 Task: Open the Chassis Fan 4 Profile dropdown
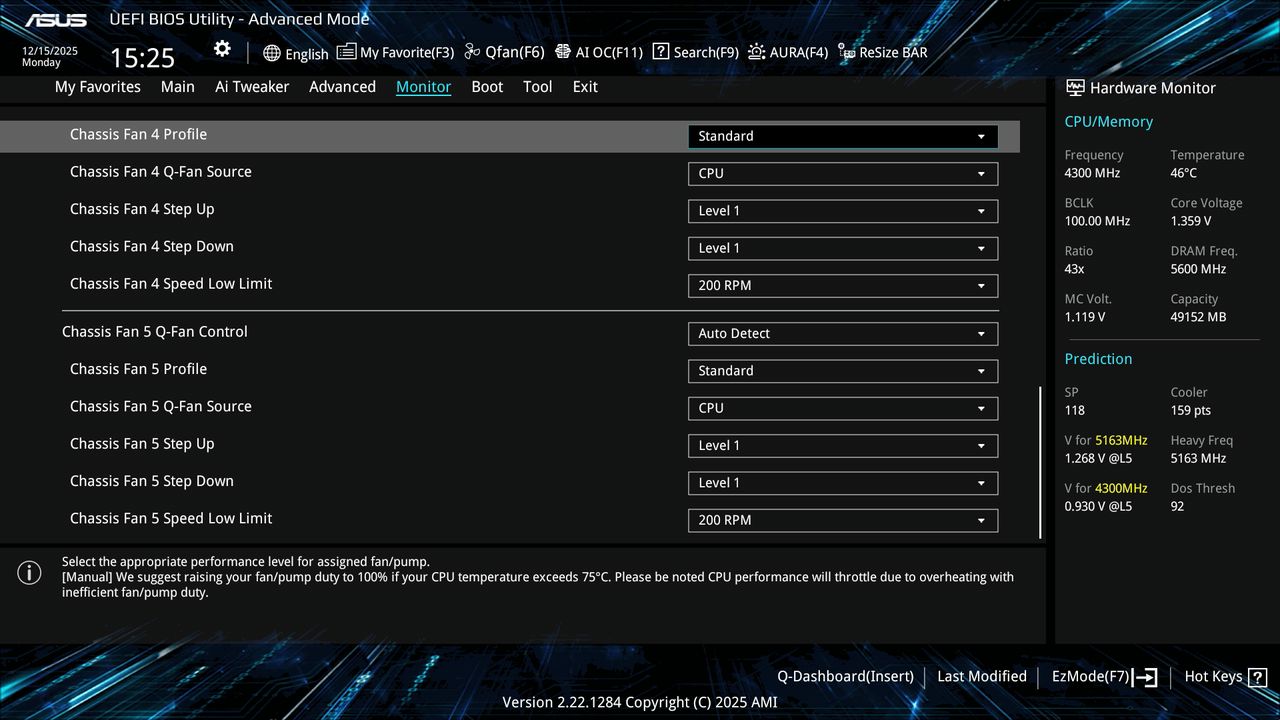point(842,136)
